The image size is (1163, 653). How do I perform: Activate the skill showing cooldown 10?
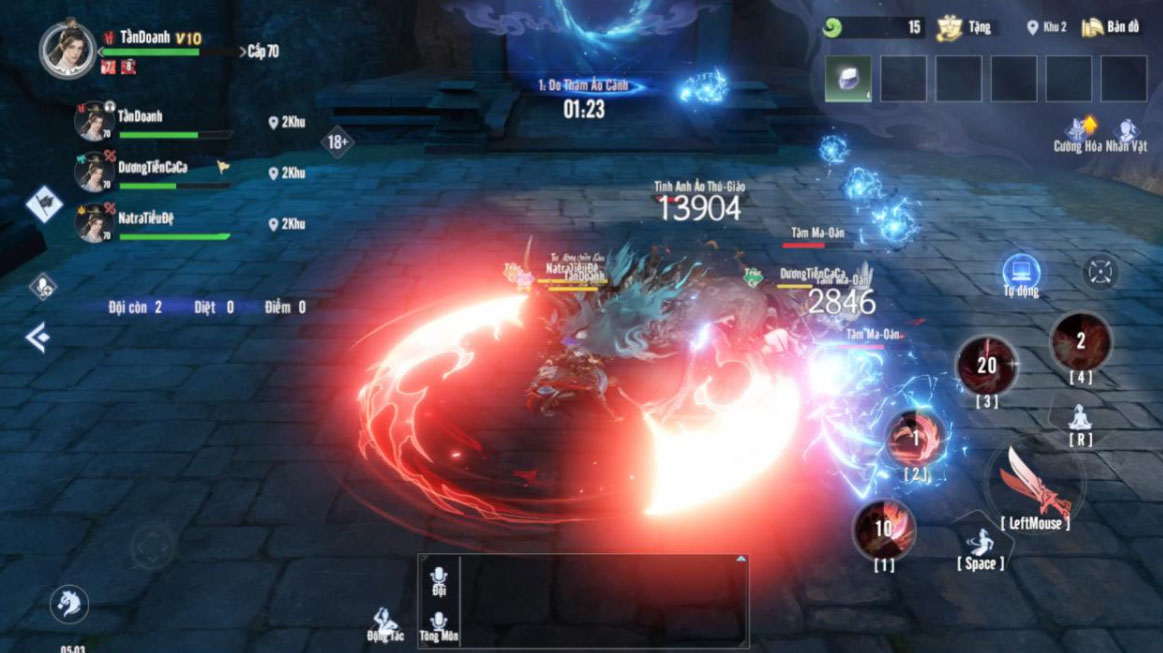884,530
